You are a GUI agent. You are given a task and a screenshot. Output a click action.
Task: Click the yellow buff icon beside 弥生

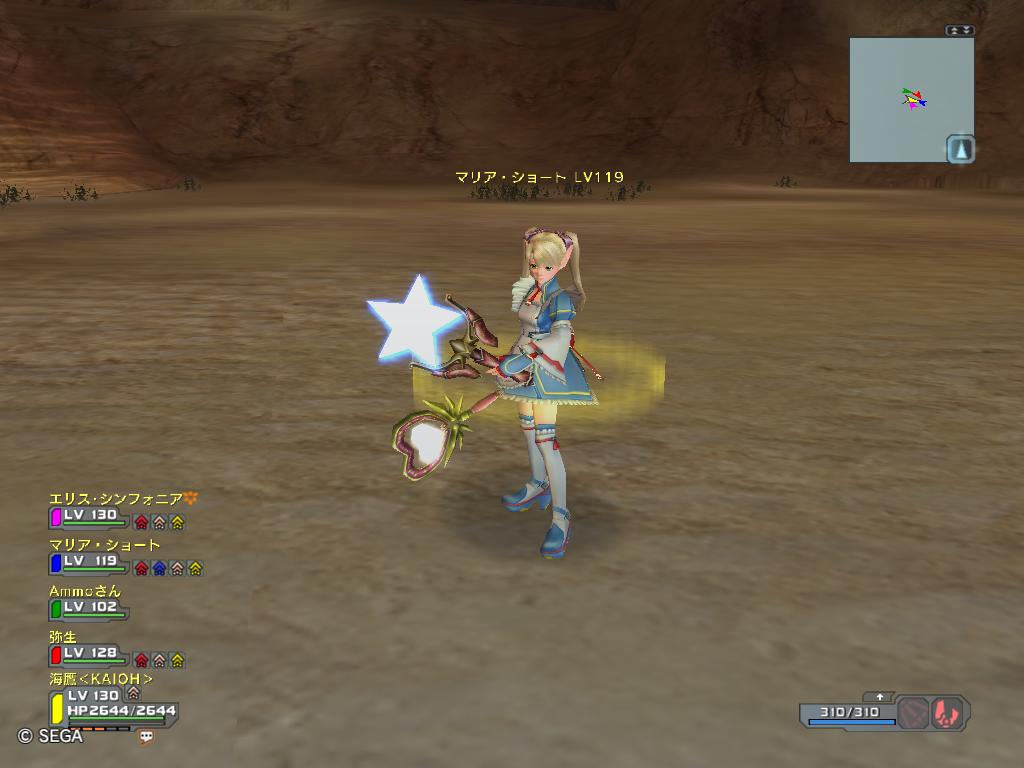click(177, 660)
